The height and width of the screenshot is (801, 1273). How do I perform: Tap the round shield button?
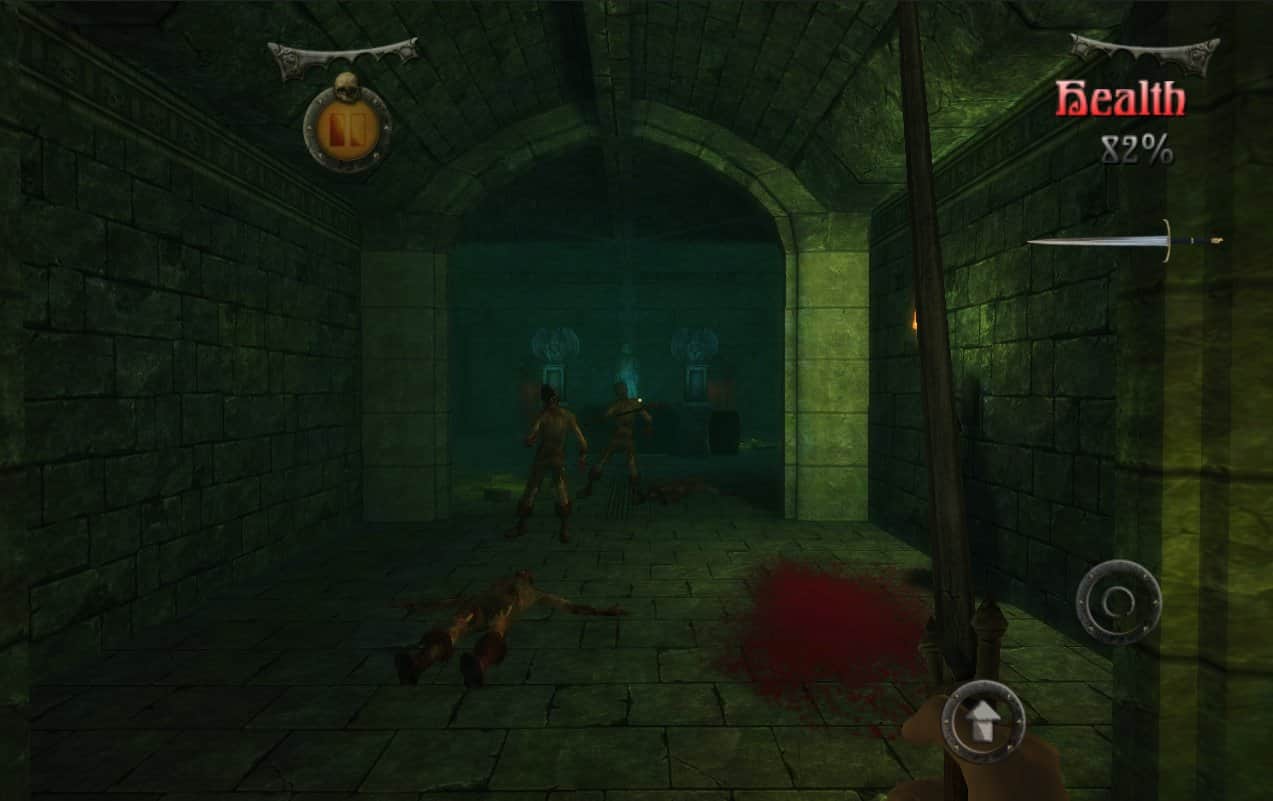pos(1118,601)
